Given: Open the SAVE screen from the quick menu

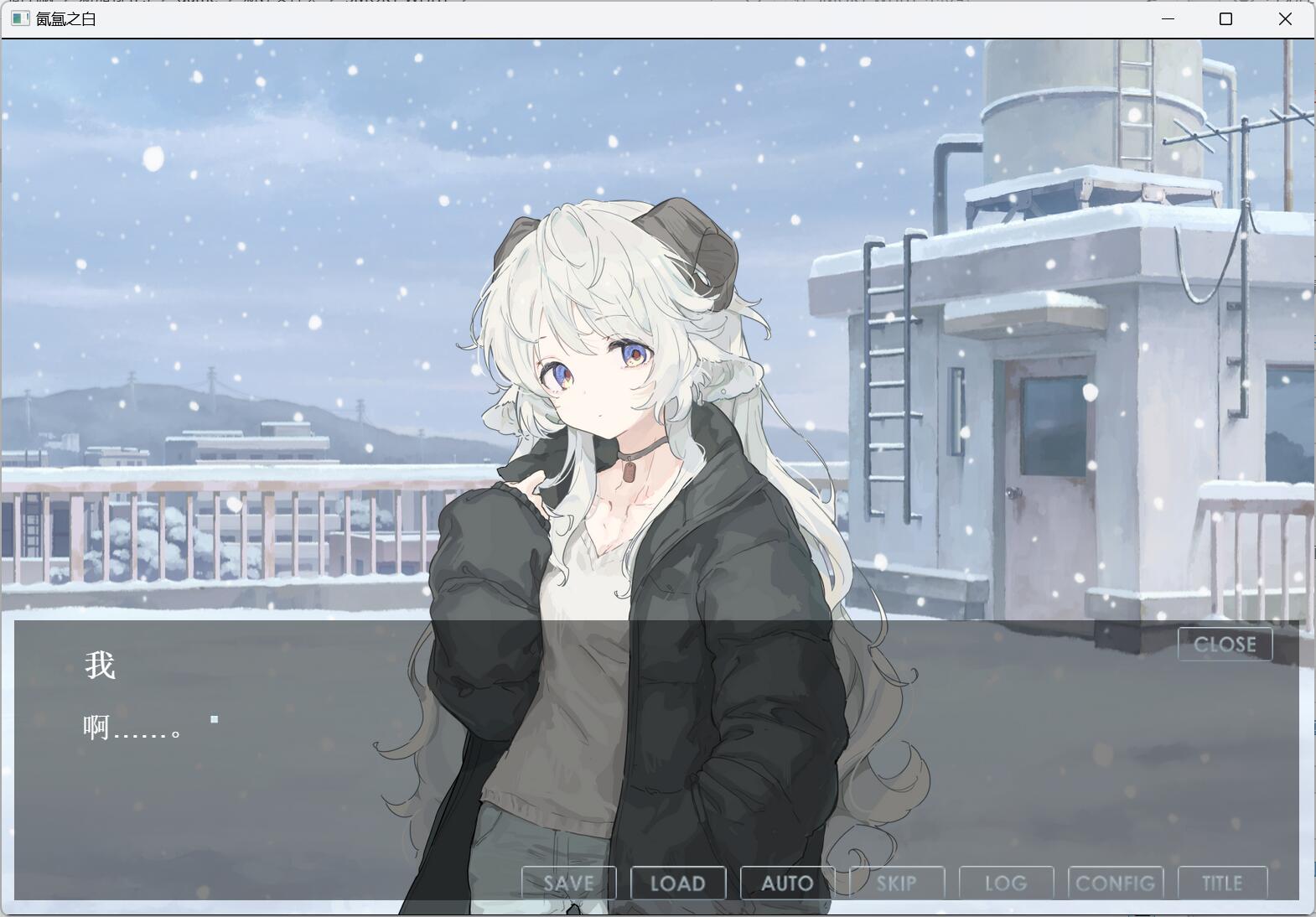Looking at the screenshot, I should coord(567,882).
